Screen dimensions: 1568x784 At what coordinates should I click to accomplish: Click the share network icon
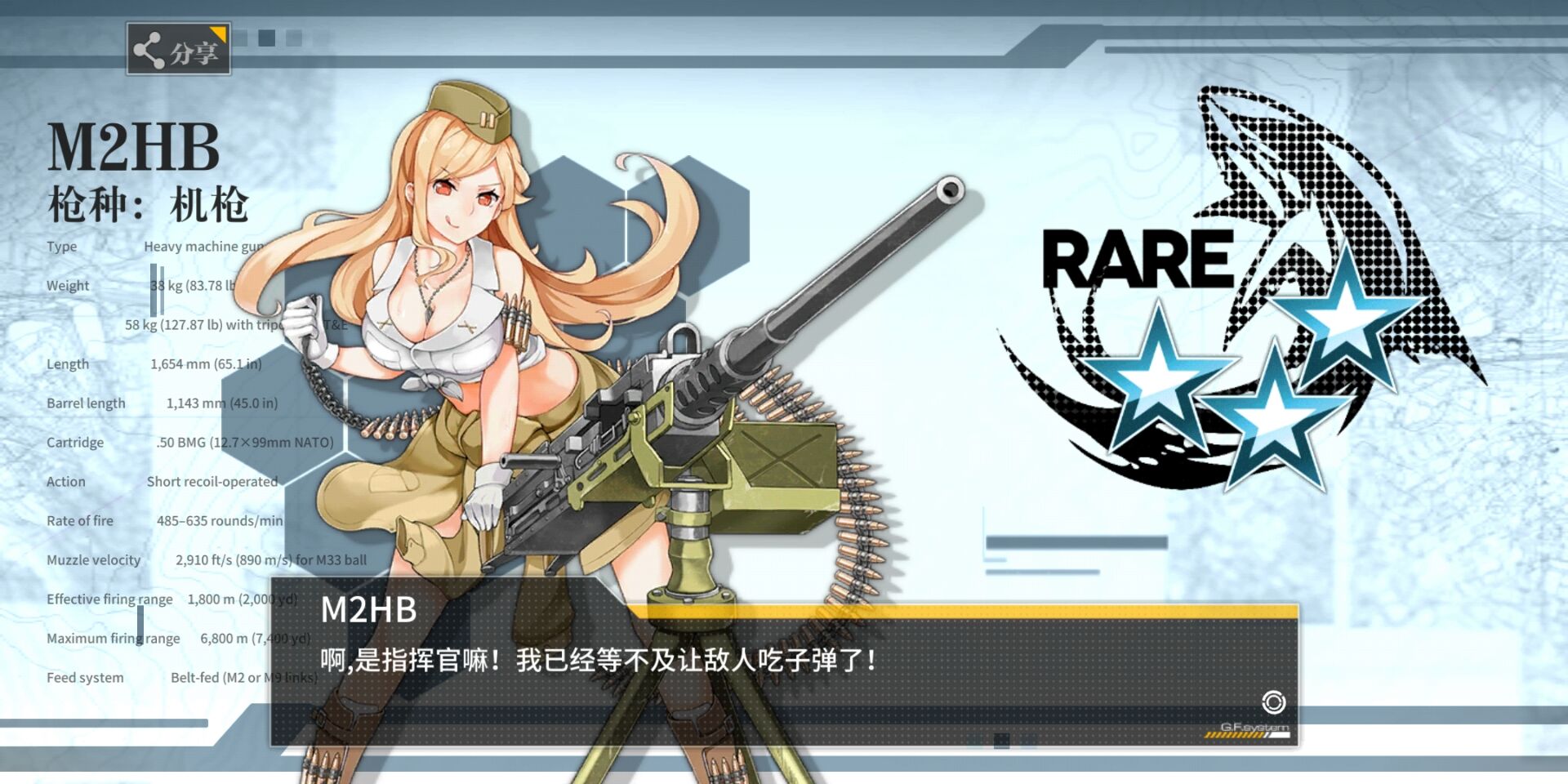pyautogui.click(x=147, y=48)
